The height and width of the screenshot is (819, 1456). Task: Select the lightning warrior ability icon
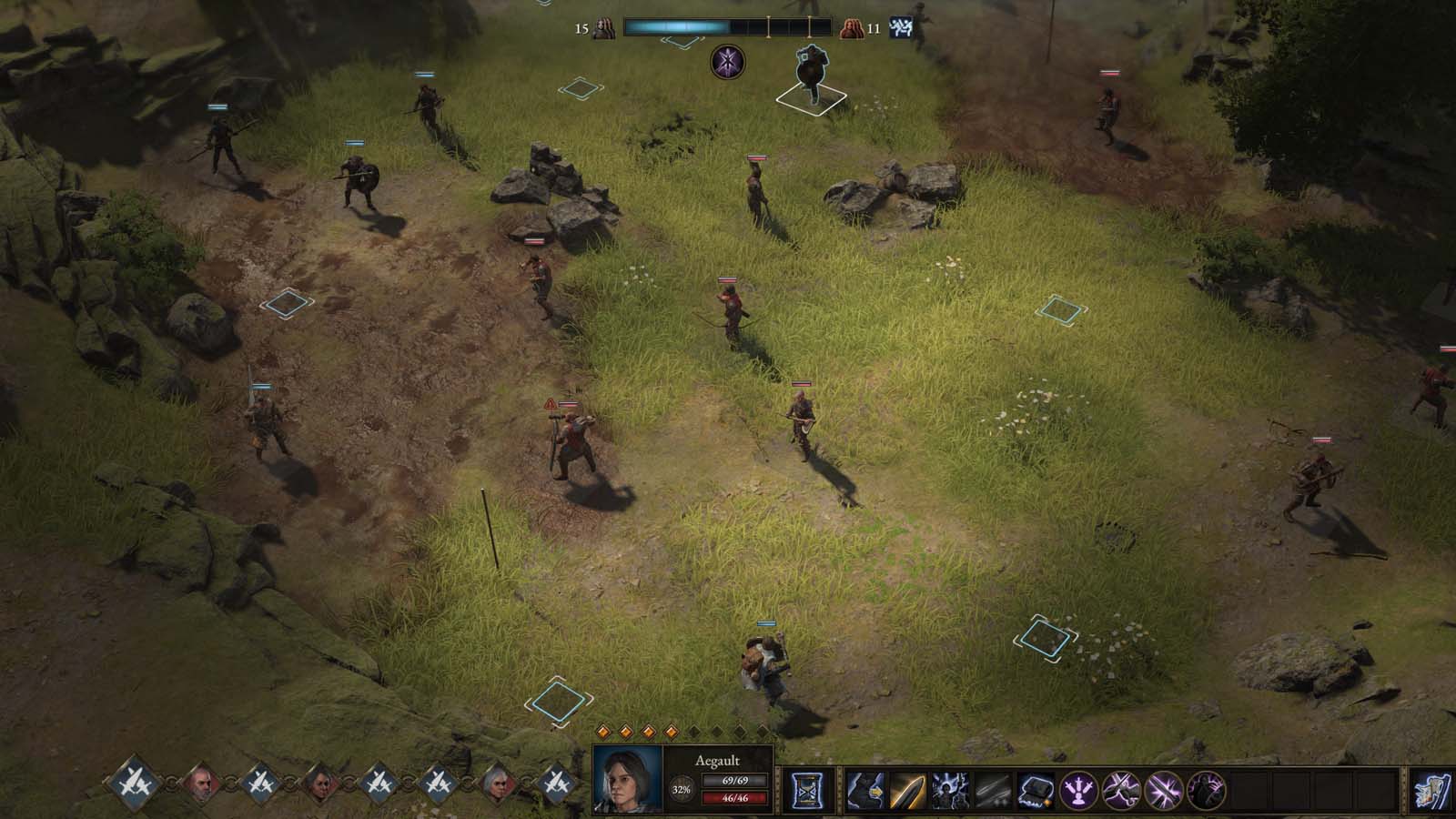click(x=949, y=790)
